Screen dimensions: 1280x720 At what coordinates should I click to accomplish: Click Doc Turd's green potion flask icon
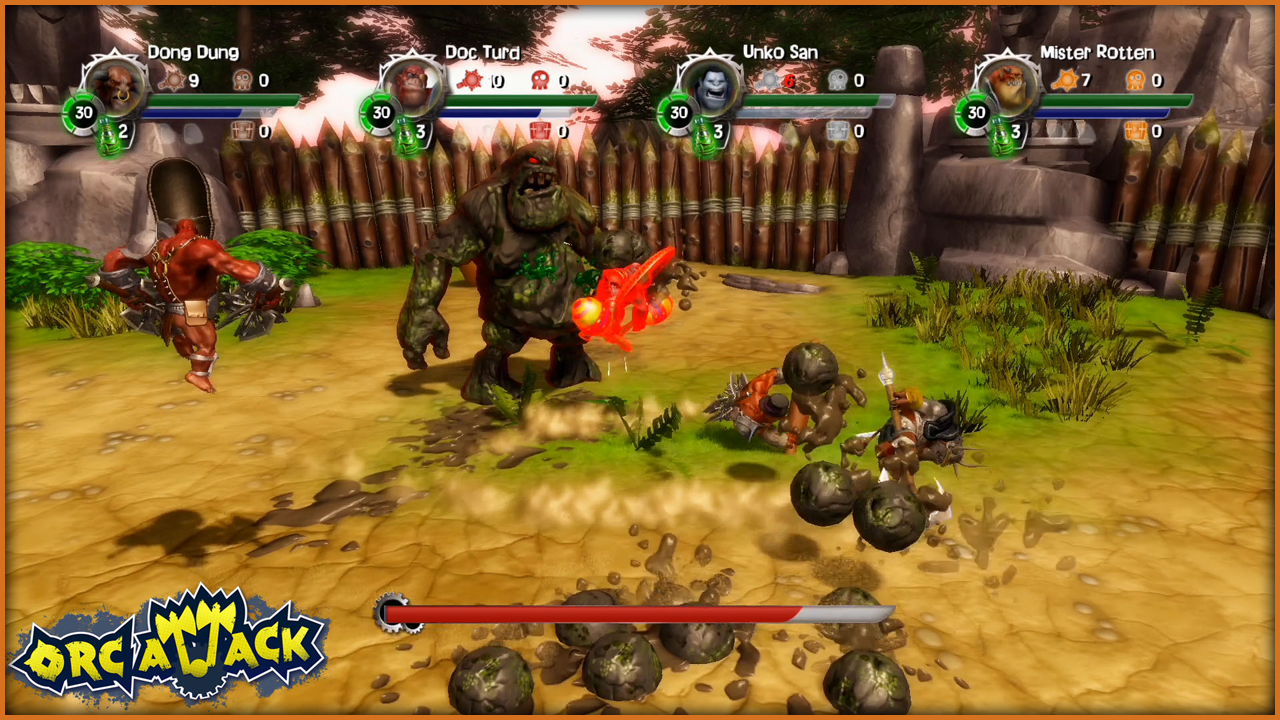click(405, 136)
